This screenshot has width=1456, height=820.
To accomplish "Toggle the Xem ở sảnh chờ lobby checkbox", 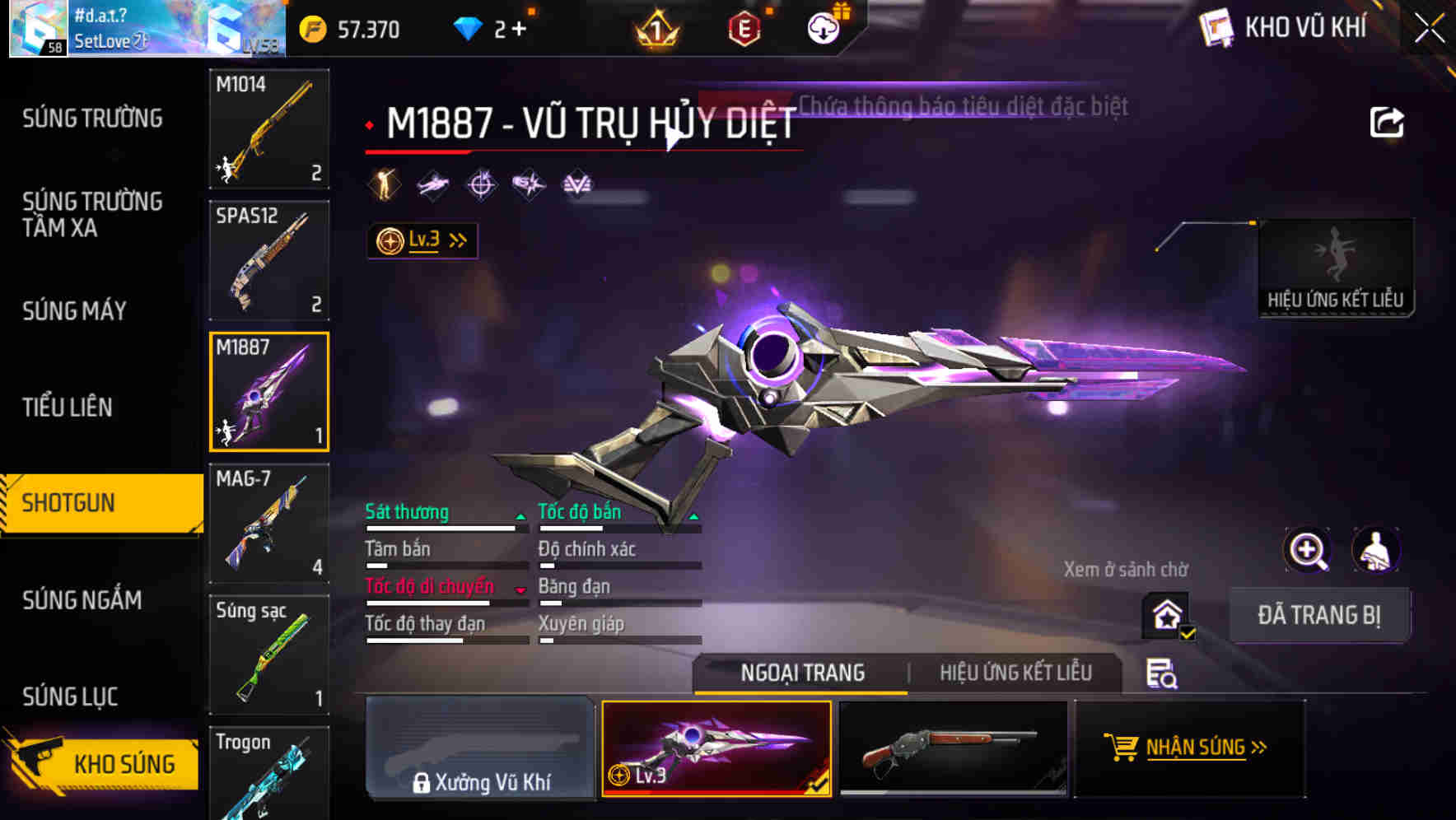I will 1166,615.
